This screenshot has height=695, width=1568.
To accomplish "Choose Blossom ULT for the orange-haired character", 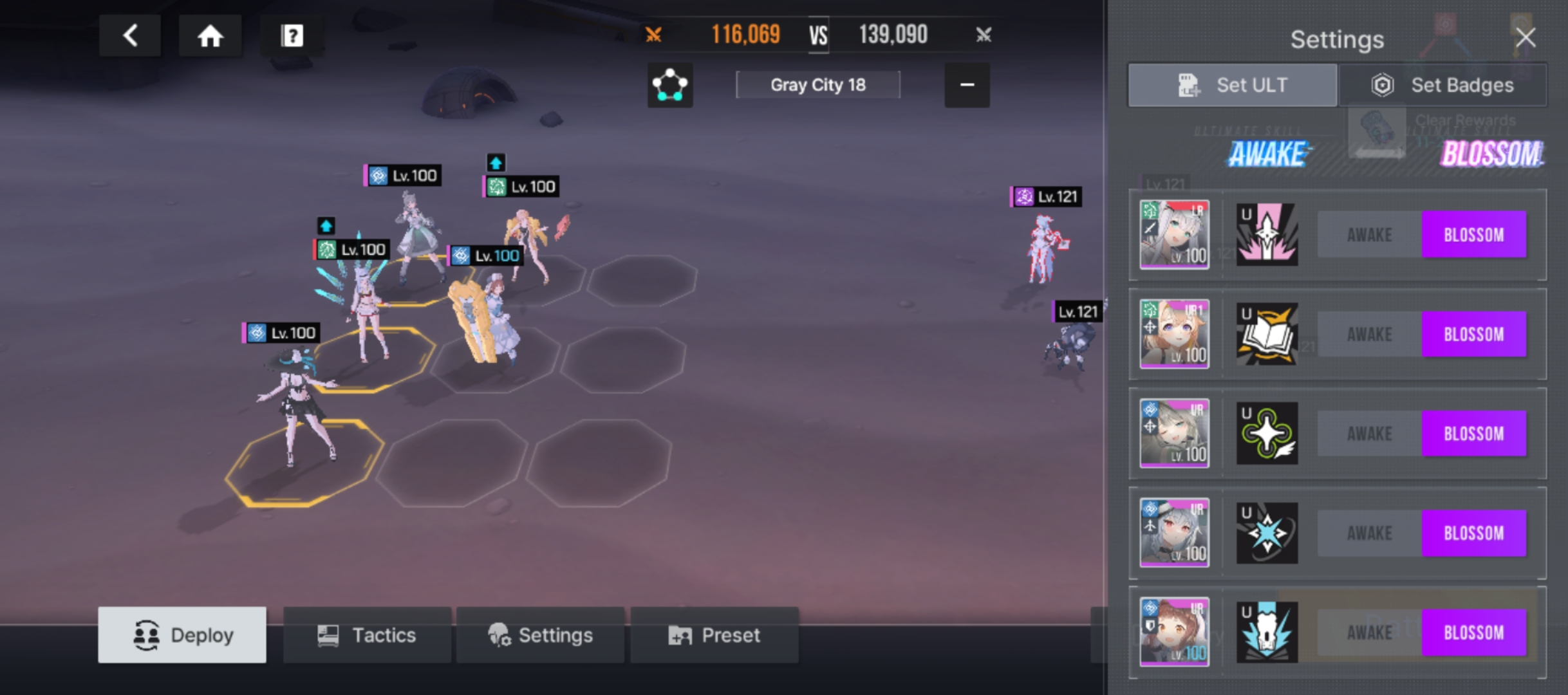I will (1473, 335).
